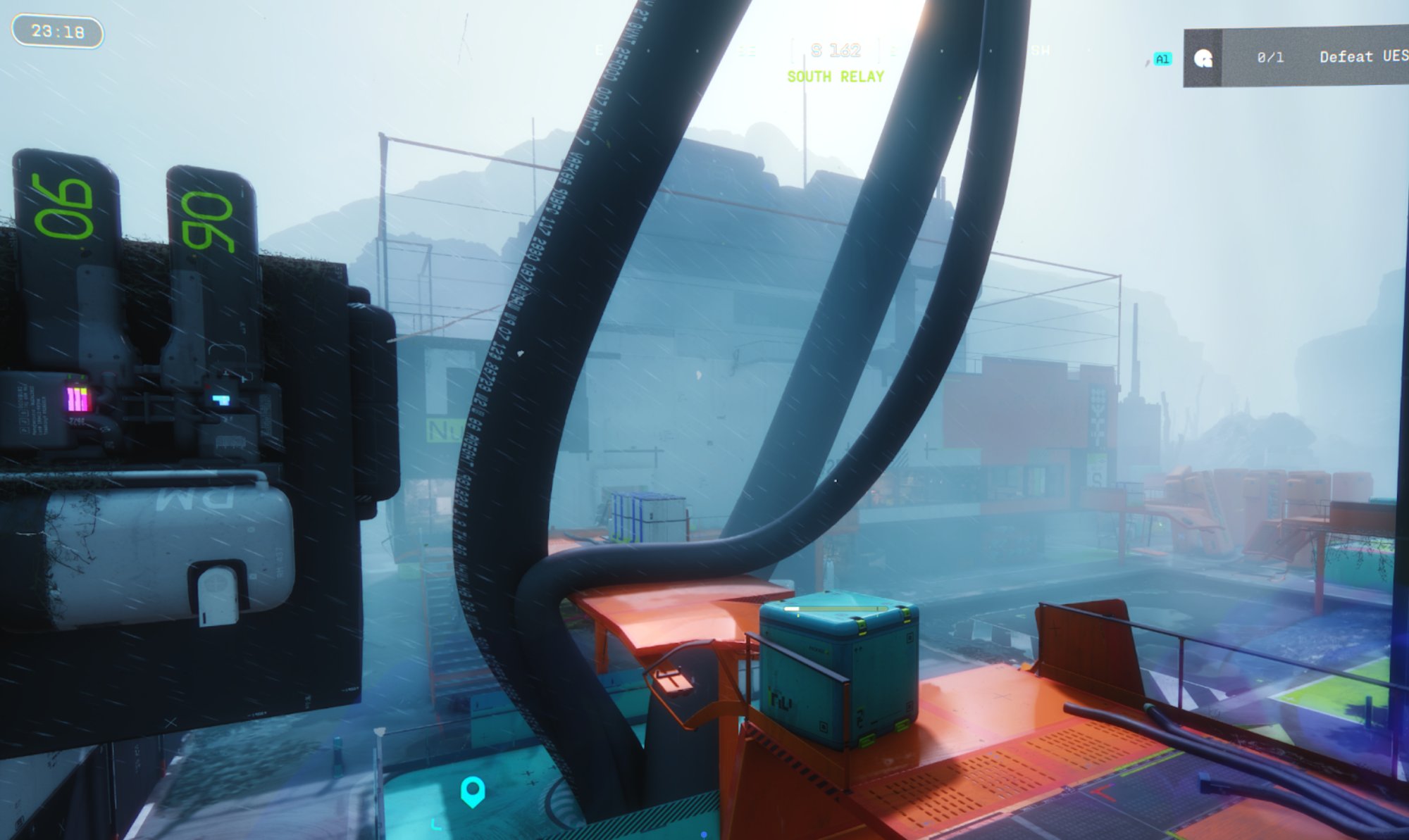The width and height of the screenshot is (1409, 840).
Task: Click the Defeat UES objective text
Action: pyautogui.click(x=1363, y=58)
